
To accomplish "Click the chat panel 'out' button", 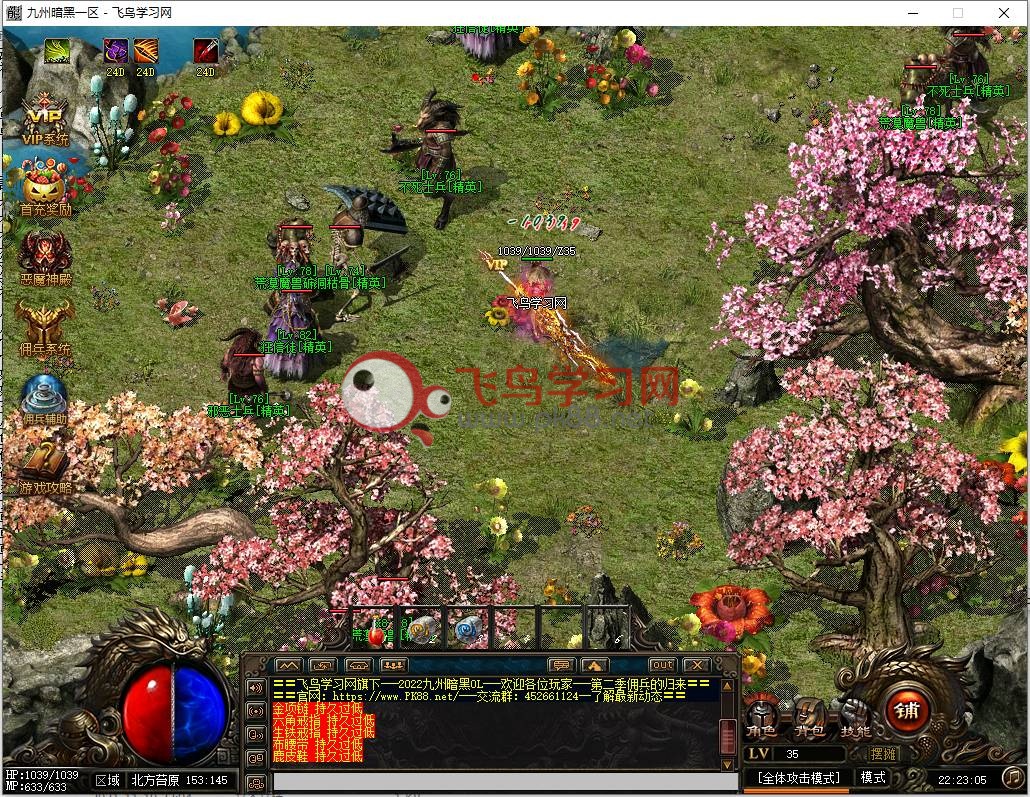I will (662, 665).
